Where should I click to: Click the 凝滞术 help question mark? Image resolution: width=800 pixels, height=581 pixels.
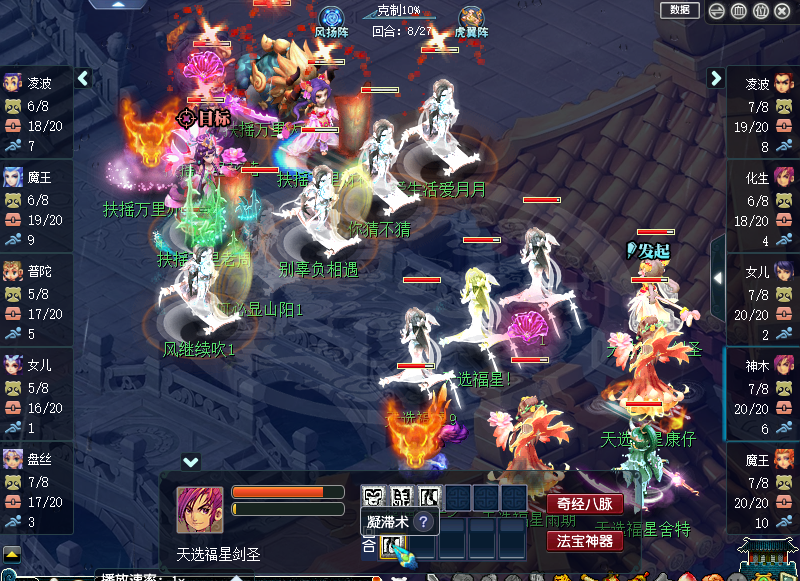pyautogui.click(x=423, y=522)
